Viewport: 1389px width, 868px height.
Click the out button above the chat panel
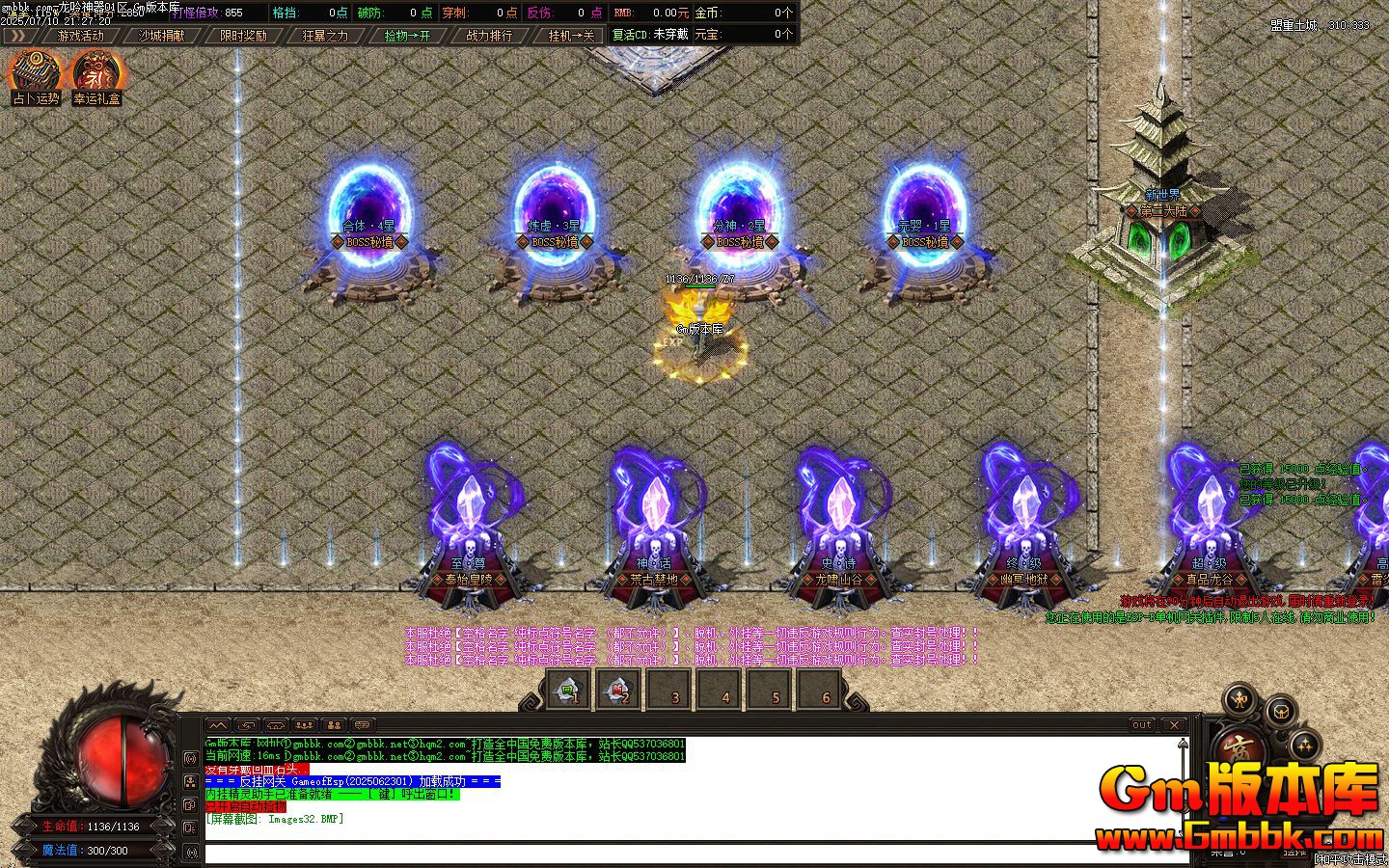point(1141,725)
